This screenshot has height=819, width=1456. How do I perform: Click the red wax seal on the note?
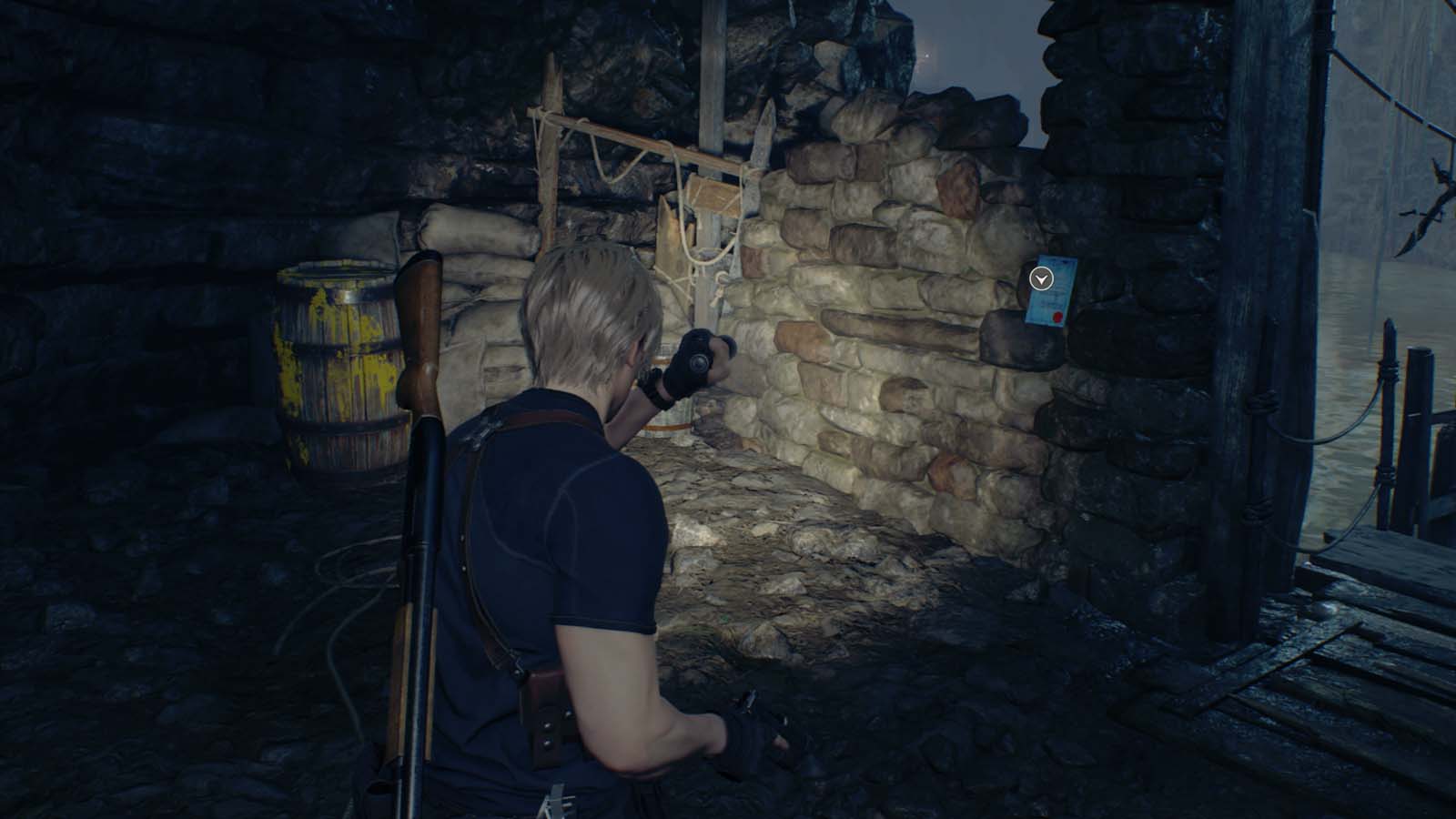[x=1057, y=317]
